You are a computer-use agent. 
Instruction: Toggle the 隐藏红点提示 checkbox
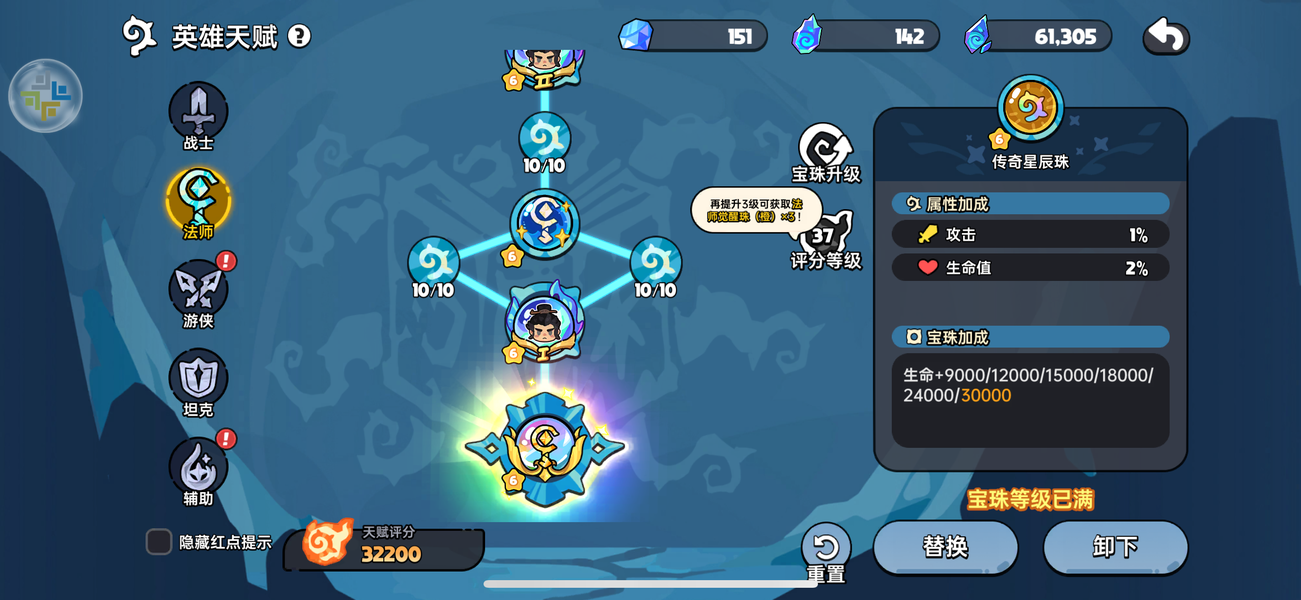pyautogui.click(x=159, y=542)
